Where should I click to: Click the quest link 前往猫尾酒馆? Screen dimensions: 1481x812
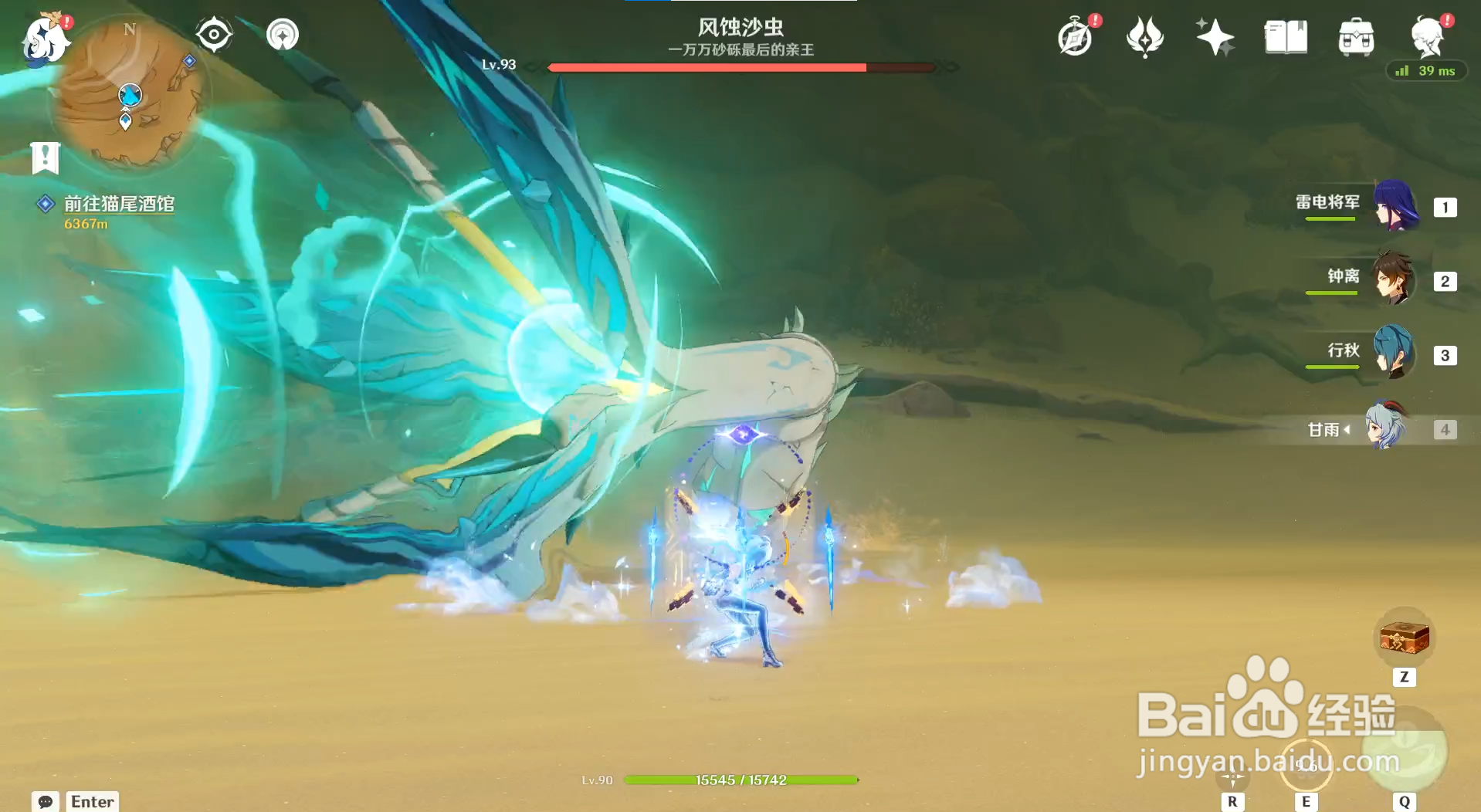119,205
